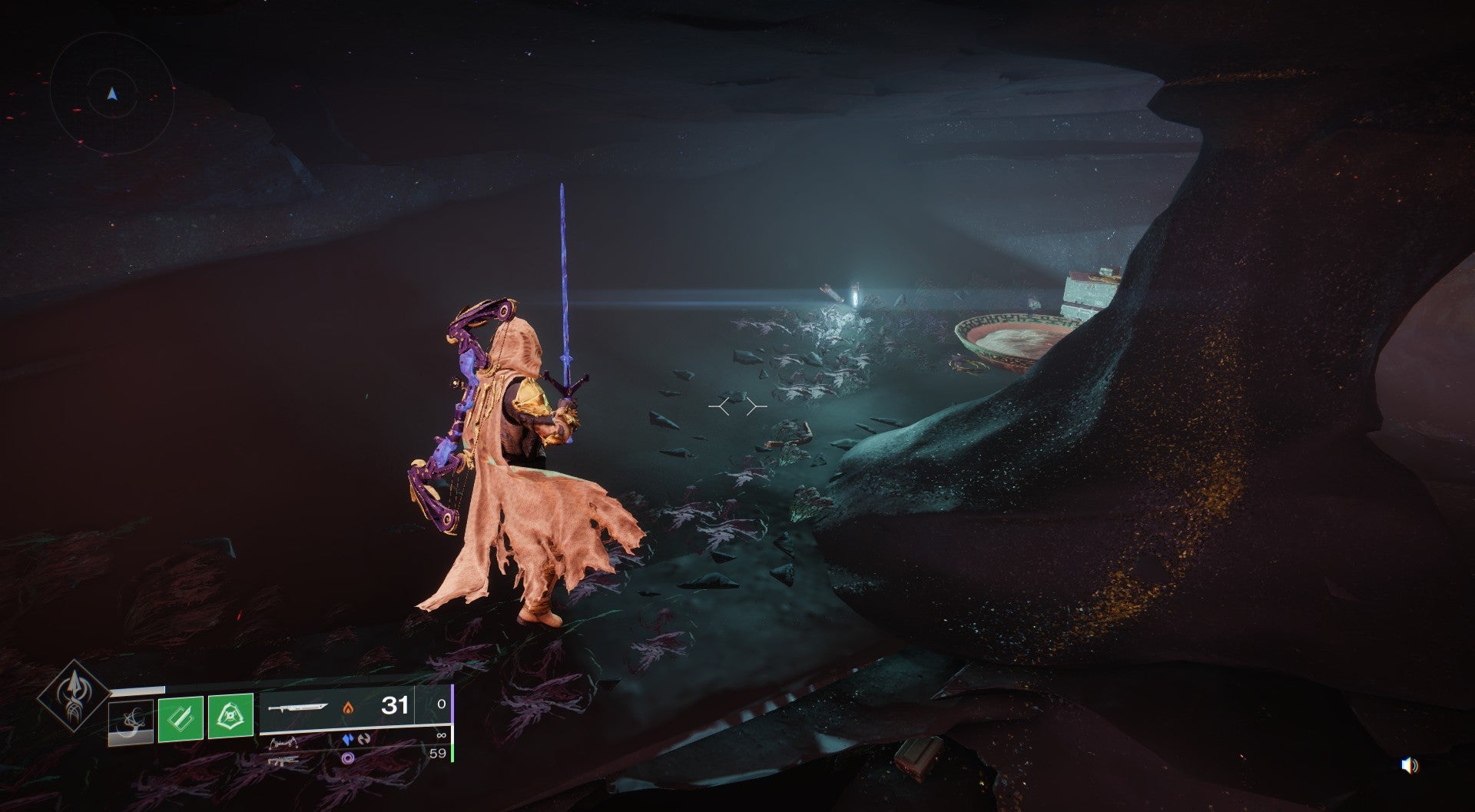Select the equipped sword weapon icon

click(x=299, y=707)
